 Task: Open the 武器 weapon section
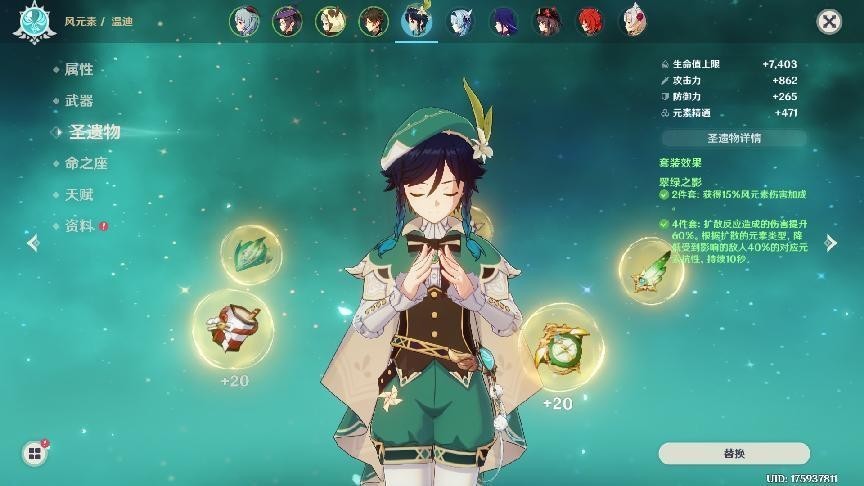[79, 100]
